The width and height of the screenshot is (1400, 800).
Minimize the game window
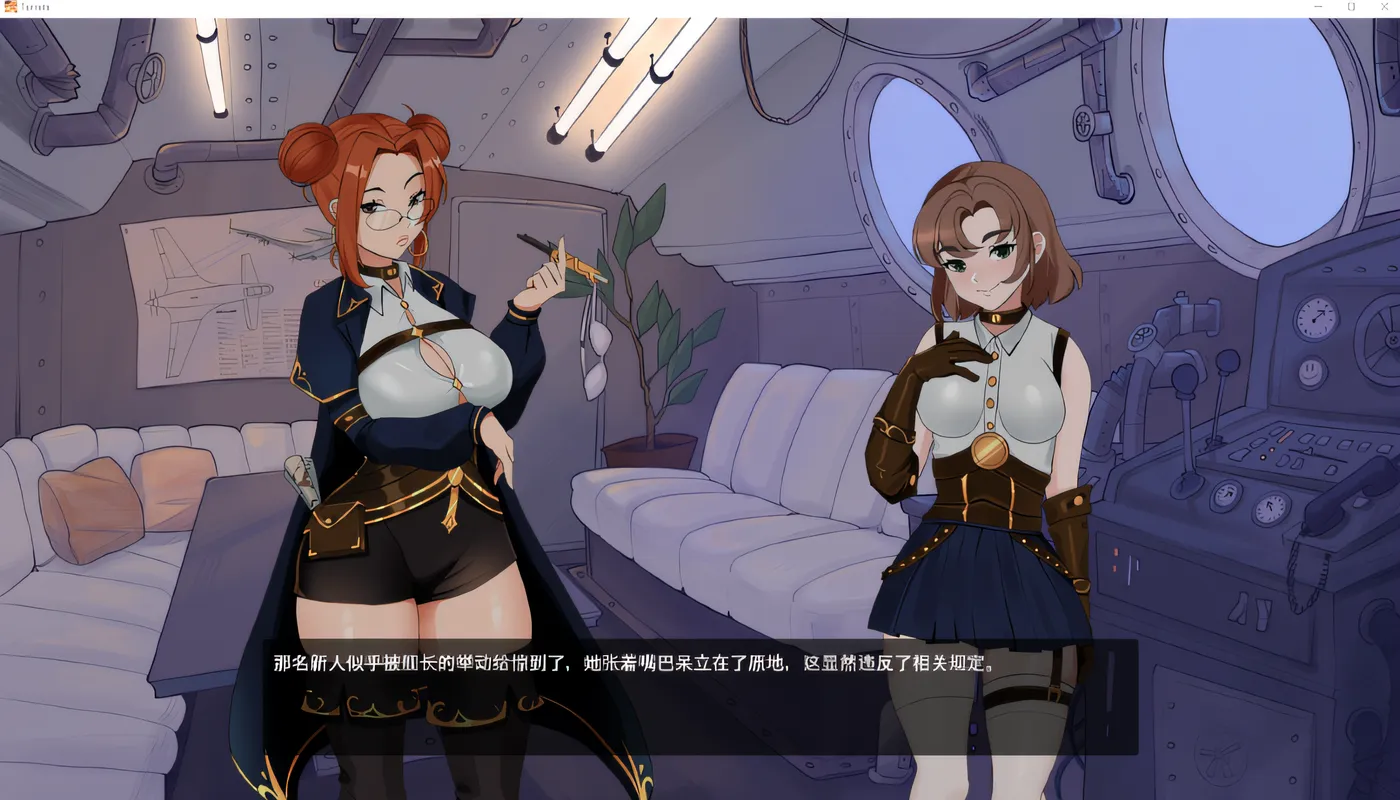click(x=1317, y=6)
